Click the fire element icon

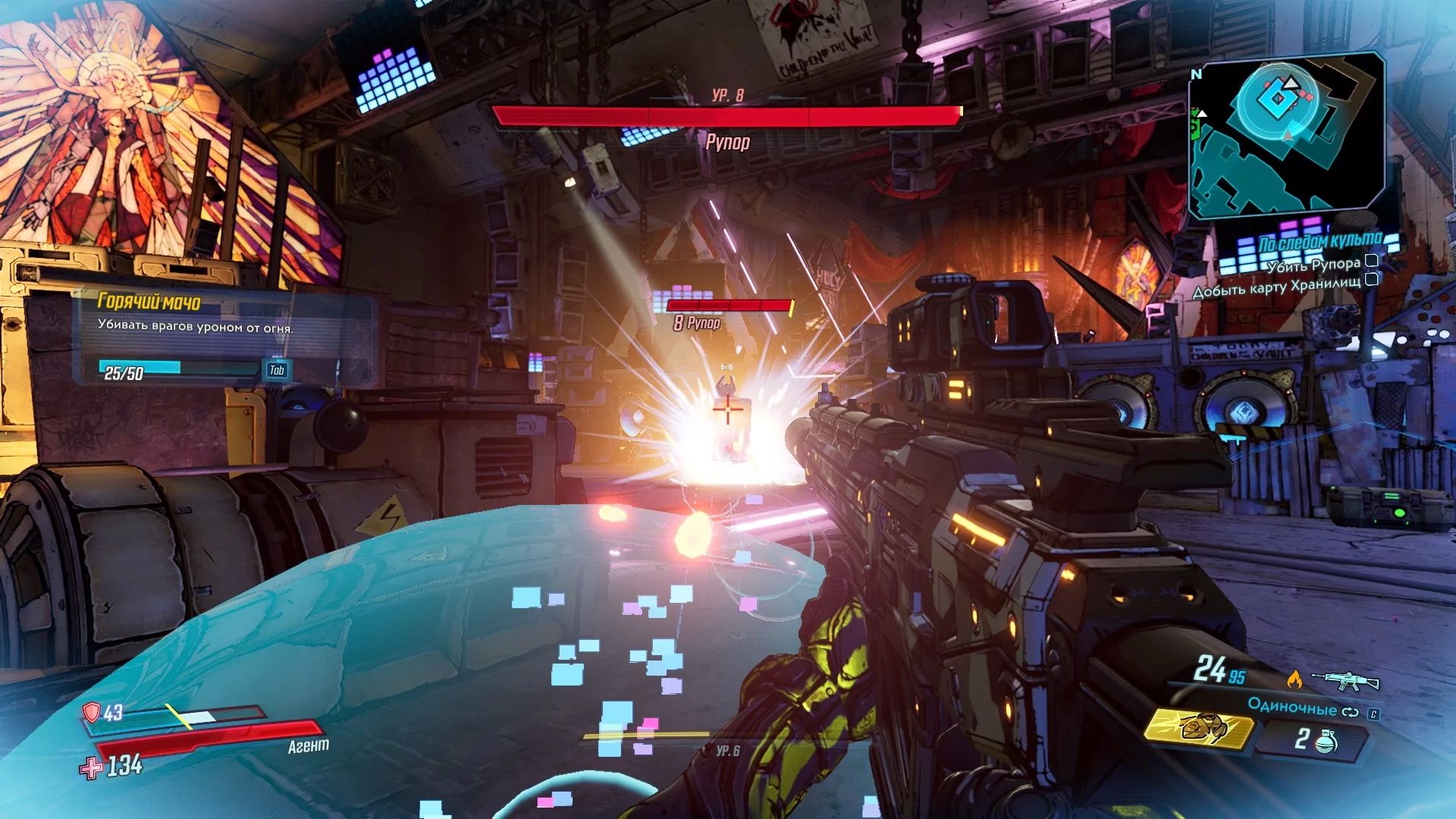(x=1294, y=679)
